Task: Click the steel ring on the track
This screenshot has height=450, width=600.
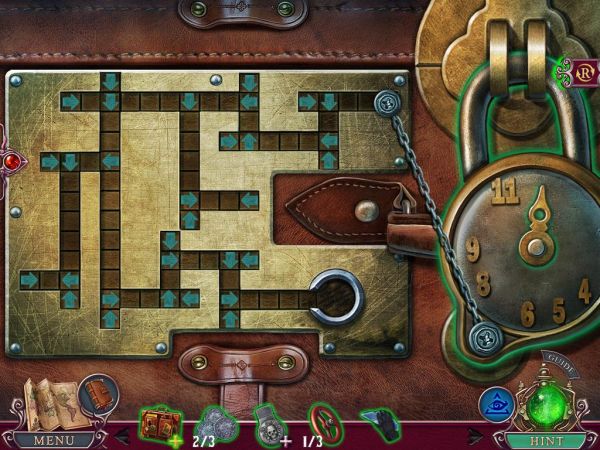Action: pyautogui.click(x=331, y=297)
